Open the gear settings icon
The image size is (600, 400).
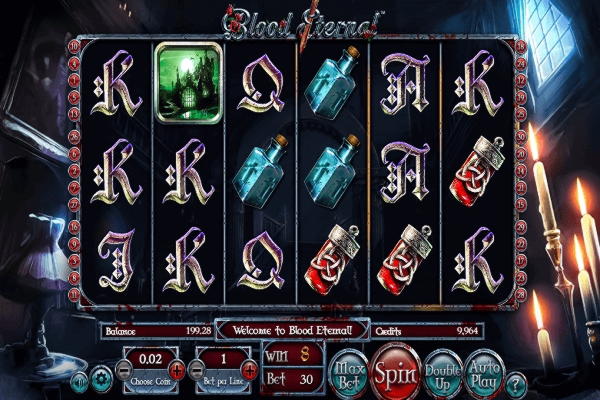(x=101, y=380)
